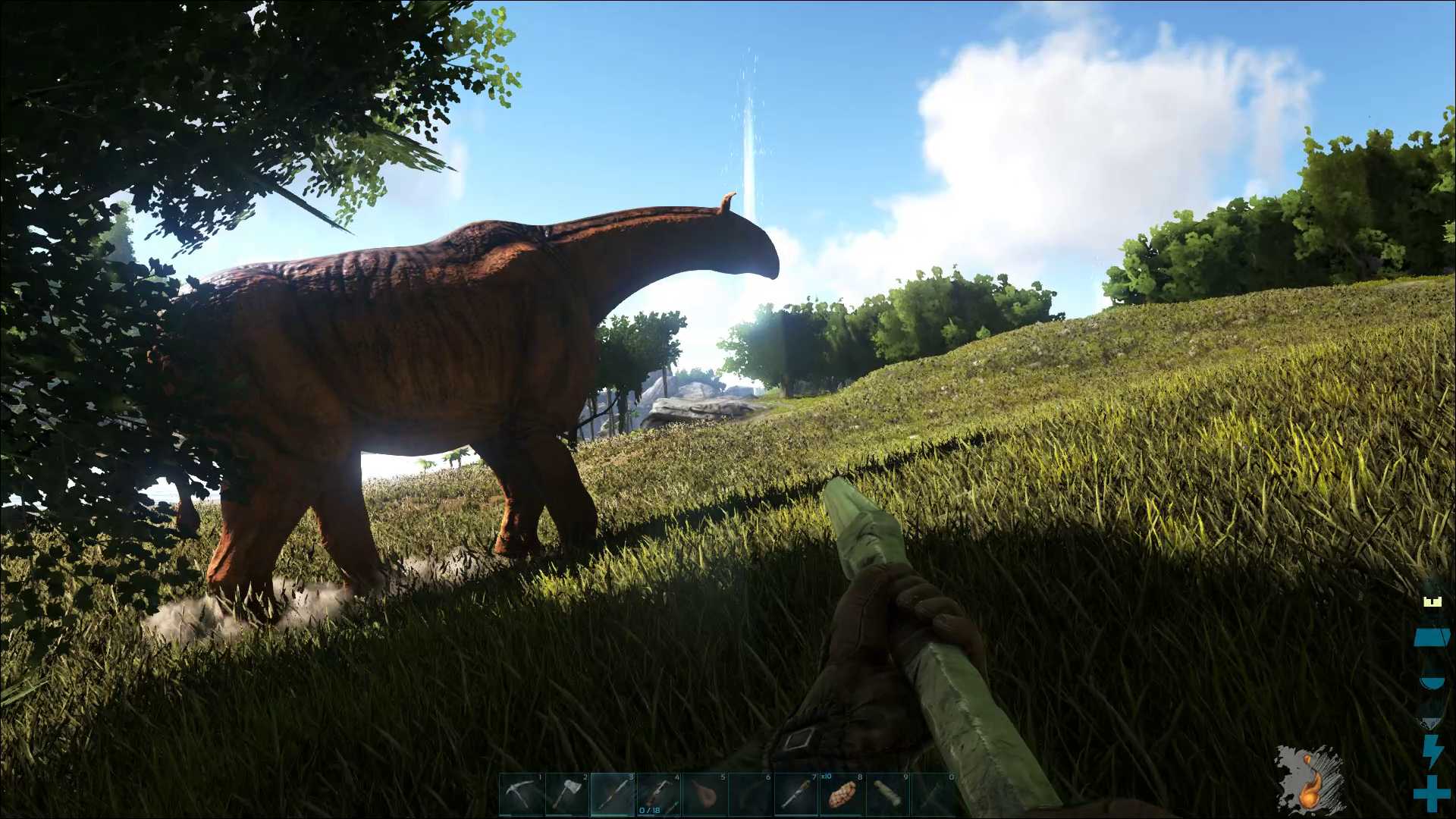The image size is (1456, 819).
Task: Select the pale cylindrical item in slot 9
Action: tap(887, 795)
